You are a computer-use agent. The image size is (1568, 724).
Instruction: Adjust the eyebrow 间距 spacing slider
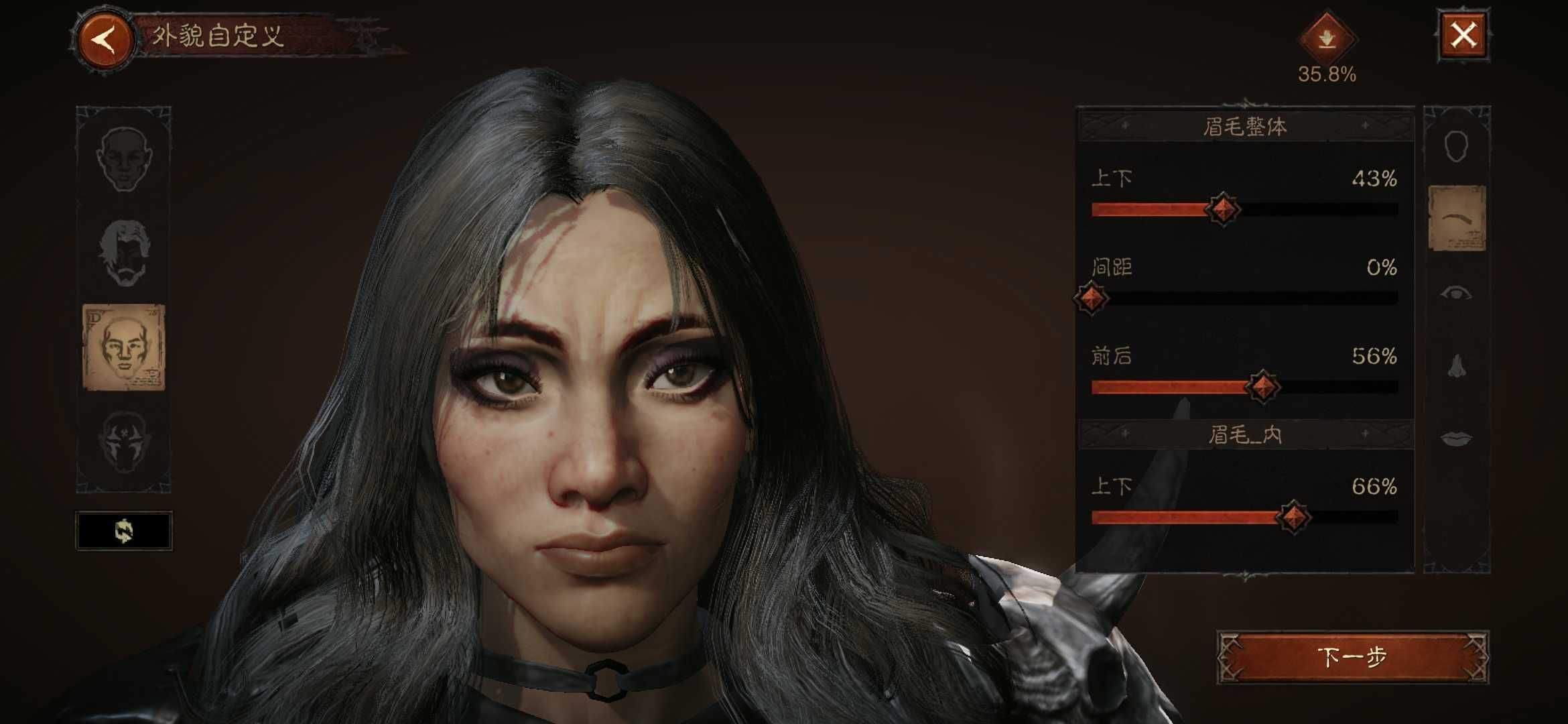tap(1091, 298)
